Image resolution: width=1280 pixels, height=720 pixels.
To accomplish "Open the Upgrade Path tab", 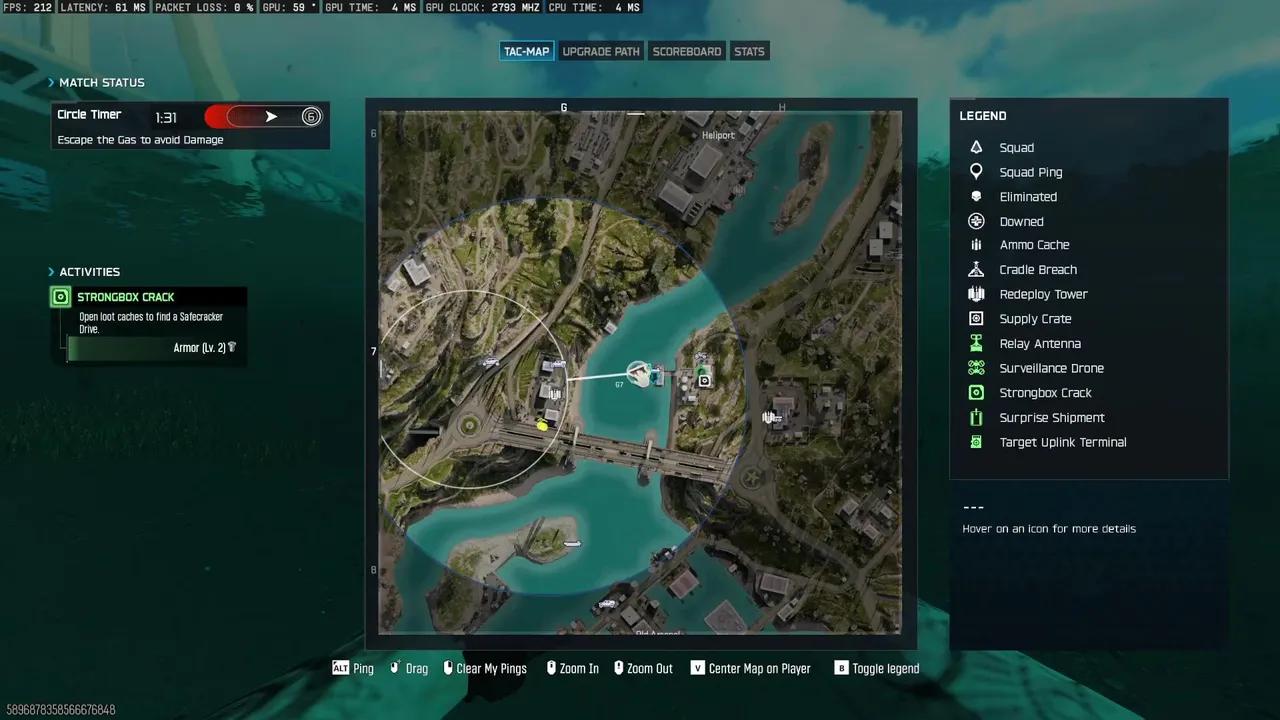I will tap(600, 51).
